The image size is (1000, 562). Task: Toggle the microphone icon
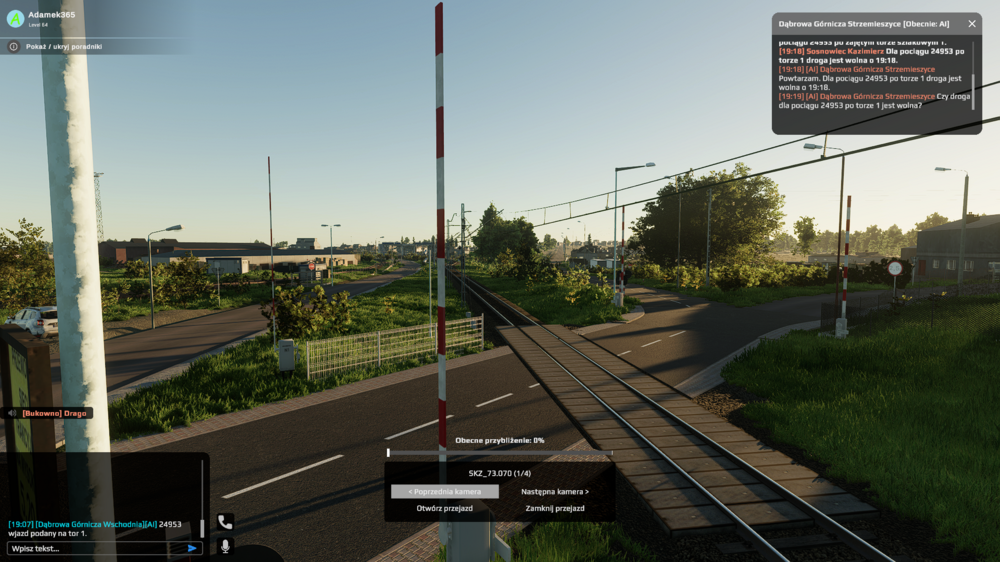[225, 546]
